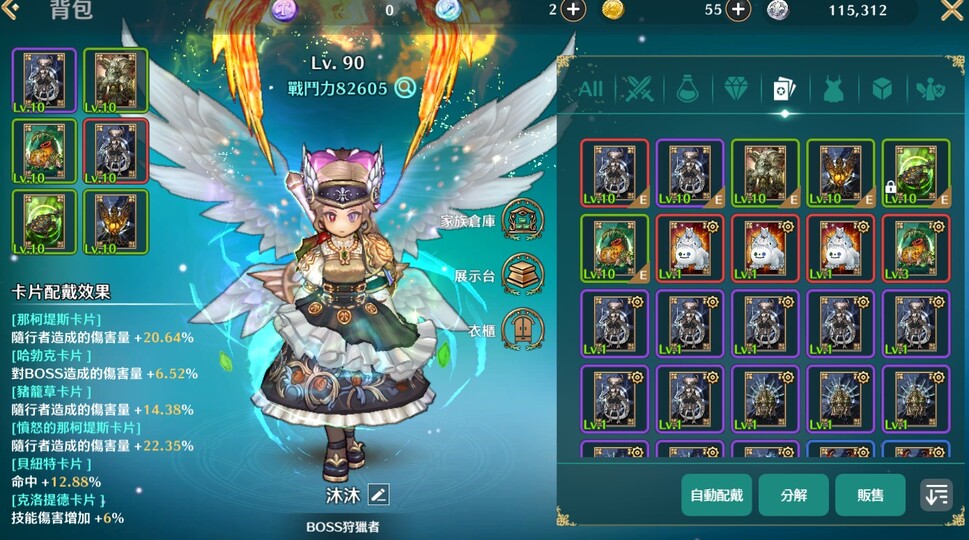View the dress costume tab

coord(832,89)
